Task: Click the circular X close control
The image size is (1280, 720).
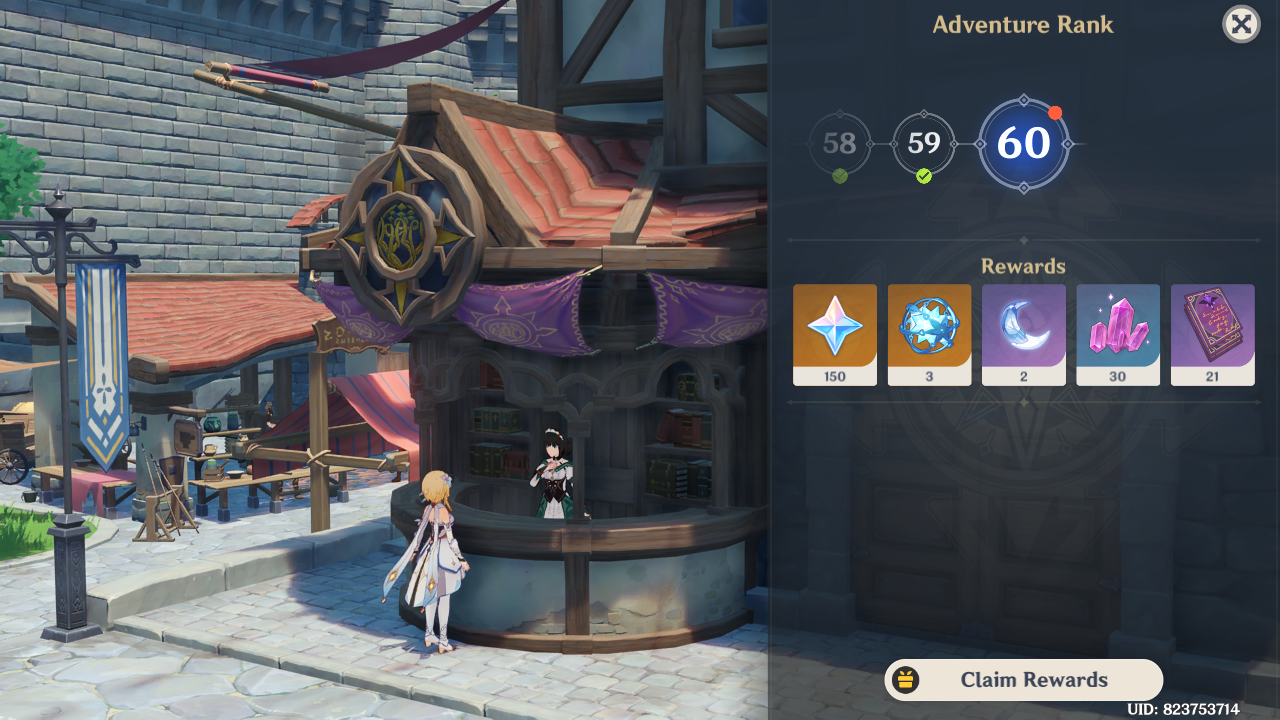Action: (1240, 24)
